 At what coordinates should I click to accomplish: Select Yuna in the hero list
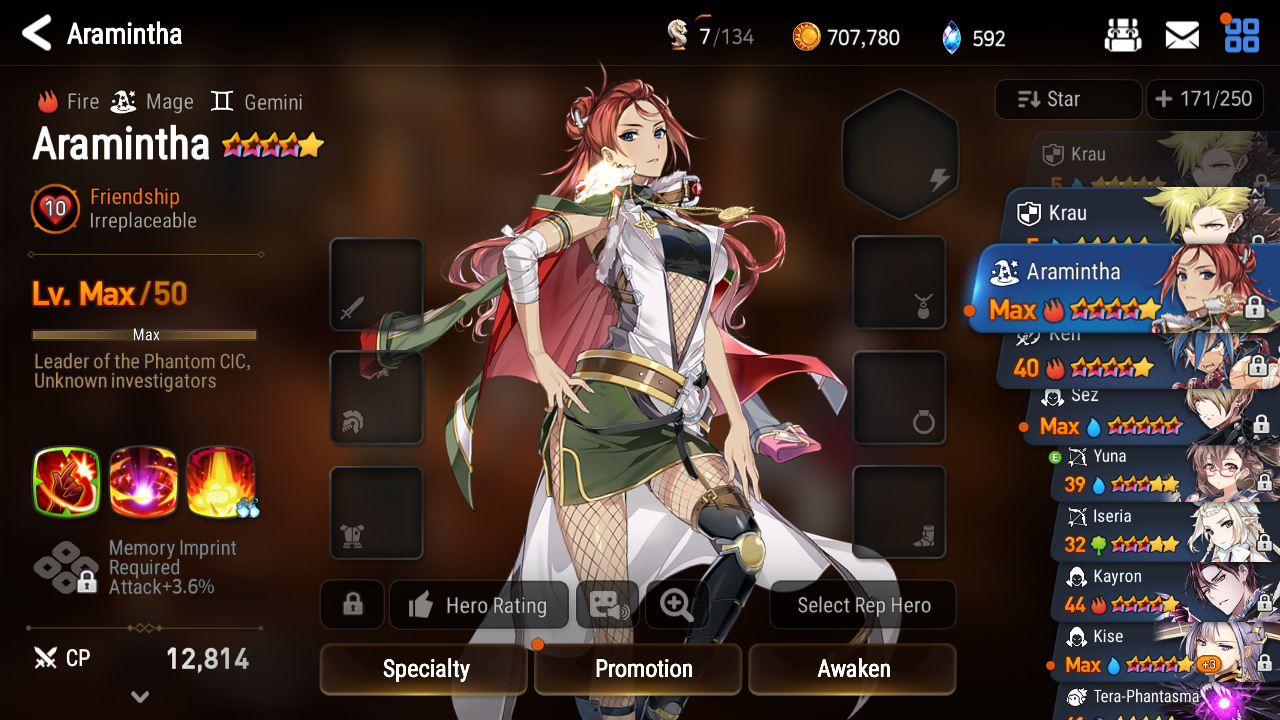pyautogui.click(x=1160, y=472)
